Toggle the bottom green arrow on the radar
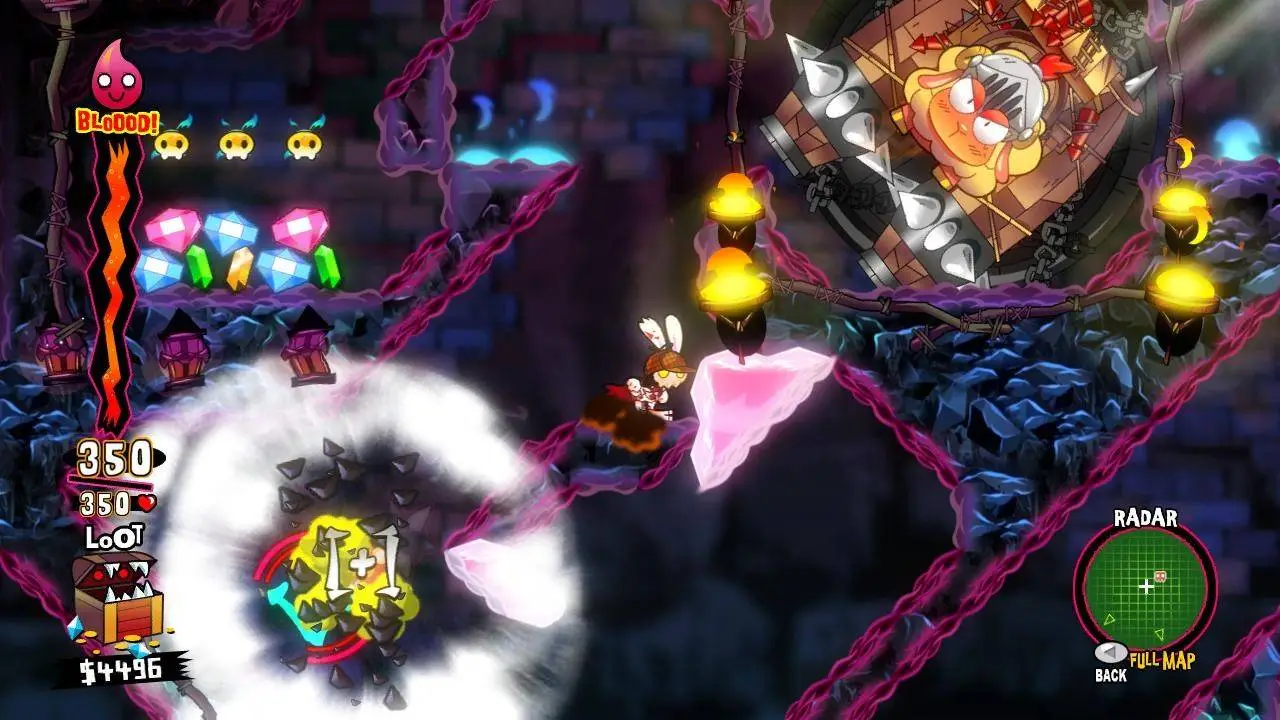Image resolution: width=1280 pixels, height=720 pixels. coord(1159,633)
